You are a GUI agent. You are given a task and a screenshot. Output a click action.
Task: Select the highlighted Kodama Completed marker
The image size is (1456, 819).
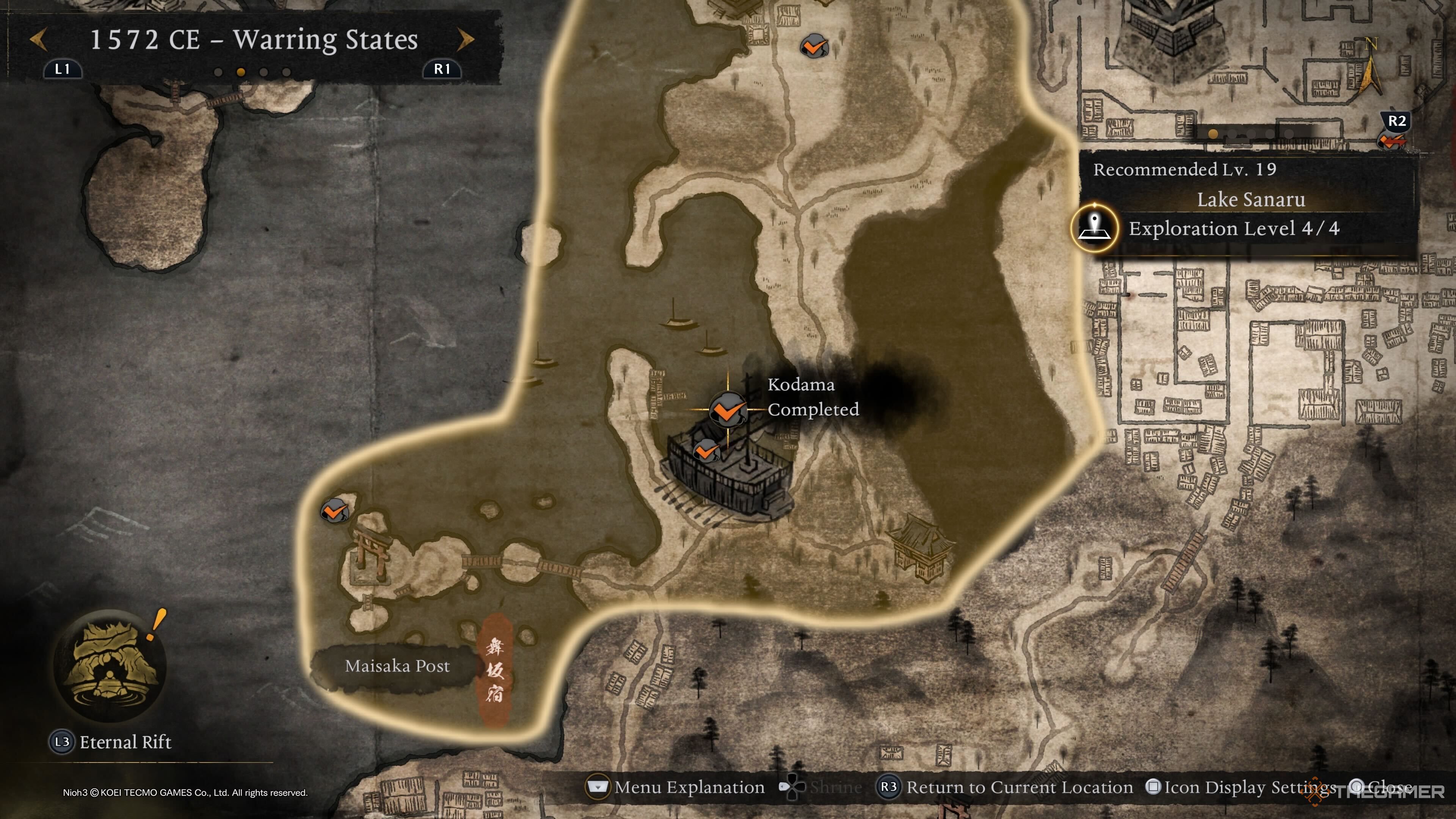728,409
